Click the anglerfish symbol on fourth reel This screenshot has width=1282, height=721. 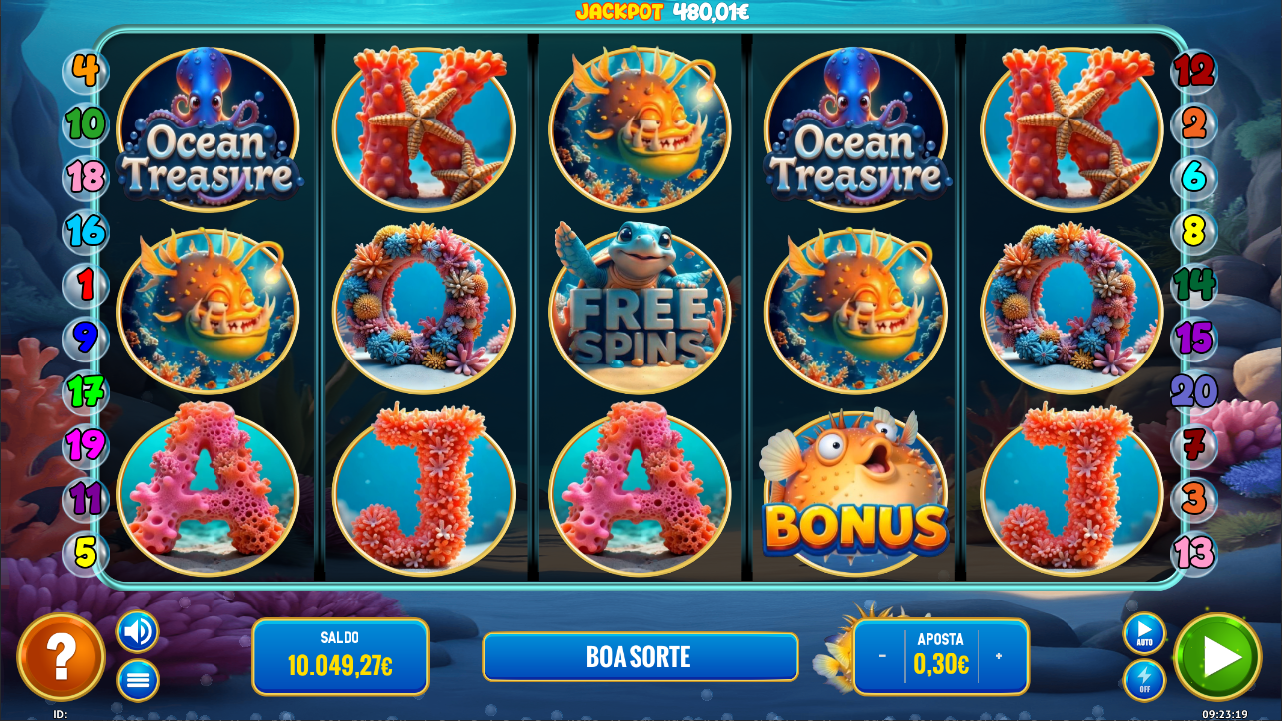[x=855, y=309]
